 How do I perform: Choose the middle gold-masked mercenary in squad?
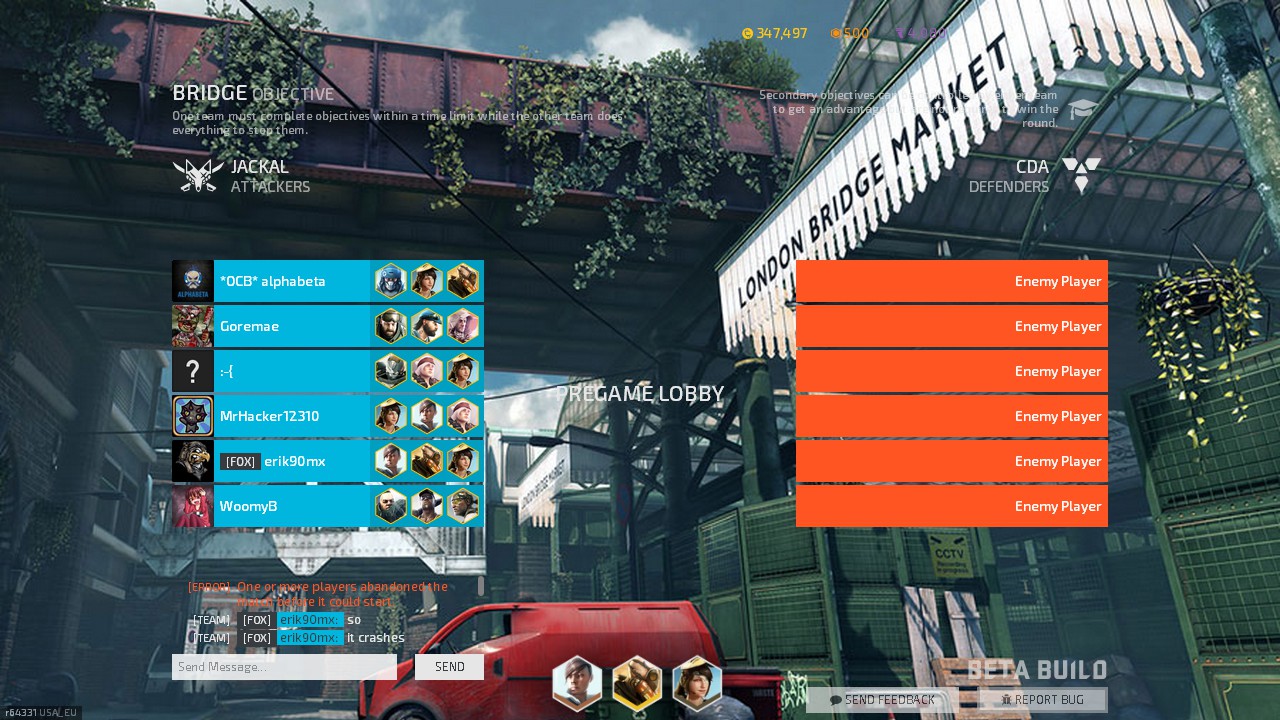coord(637,683)
